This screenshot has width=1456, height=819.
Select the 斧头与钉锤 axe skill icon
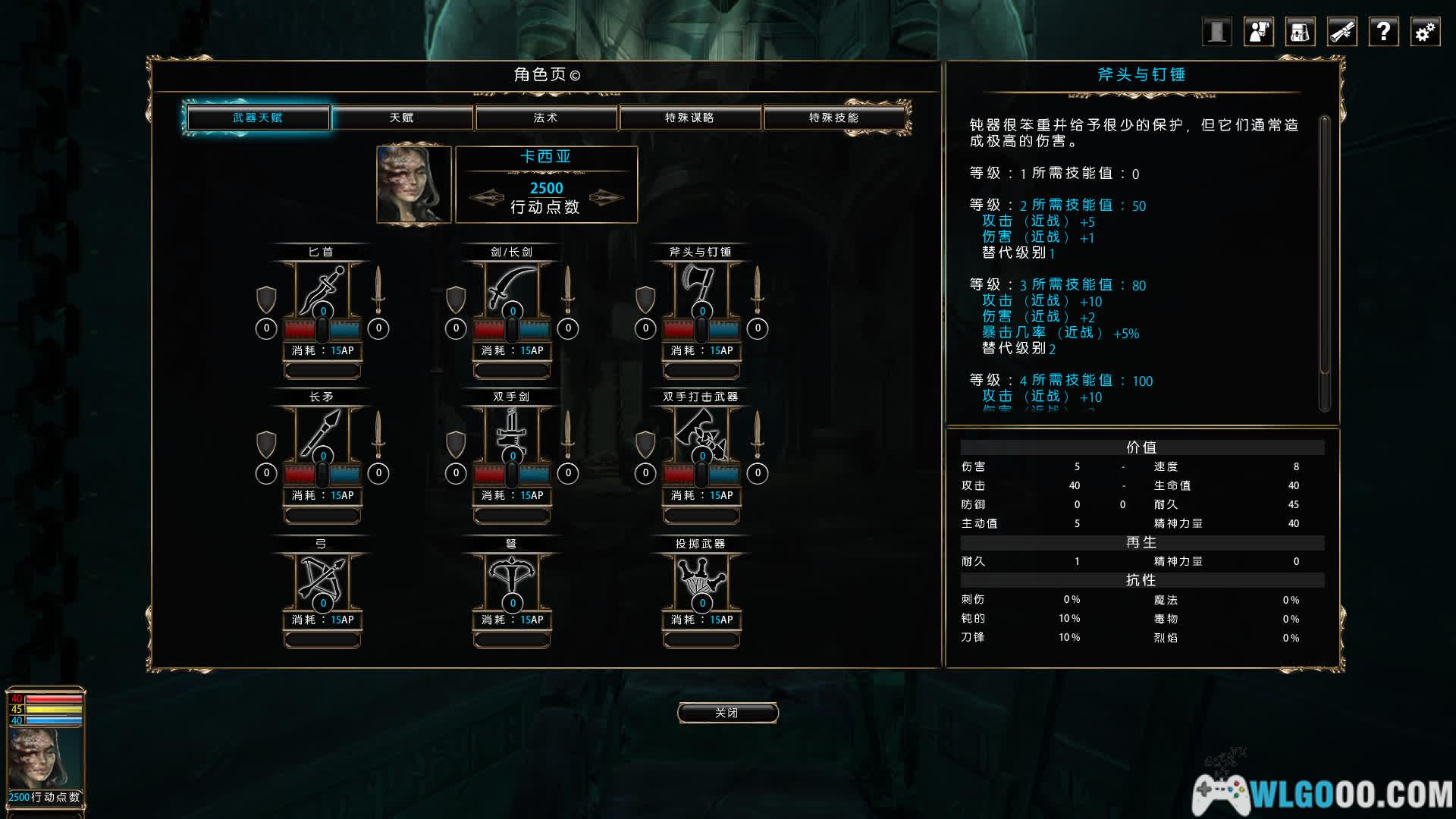coord(701,288)
